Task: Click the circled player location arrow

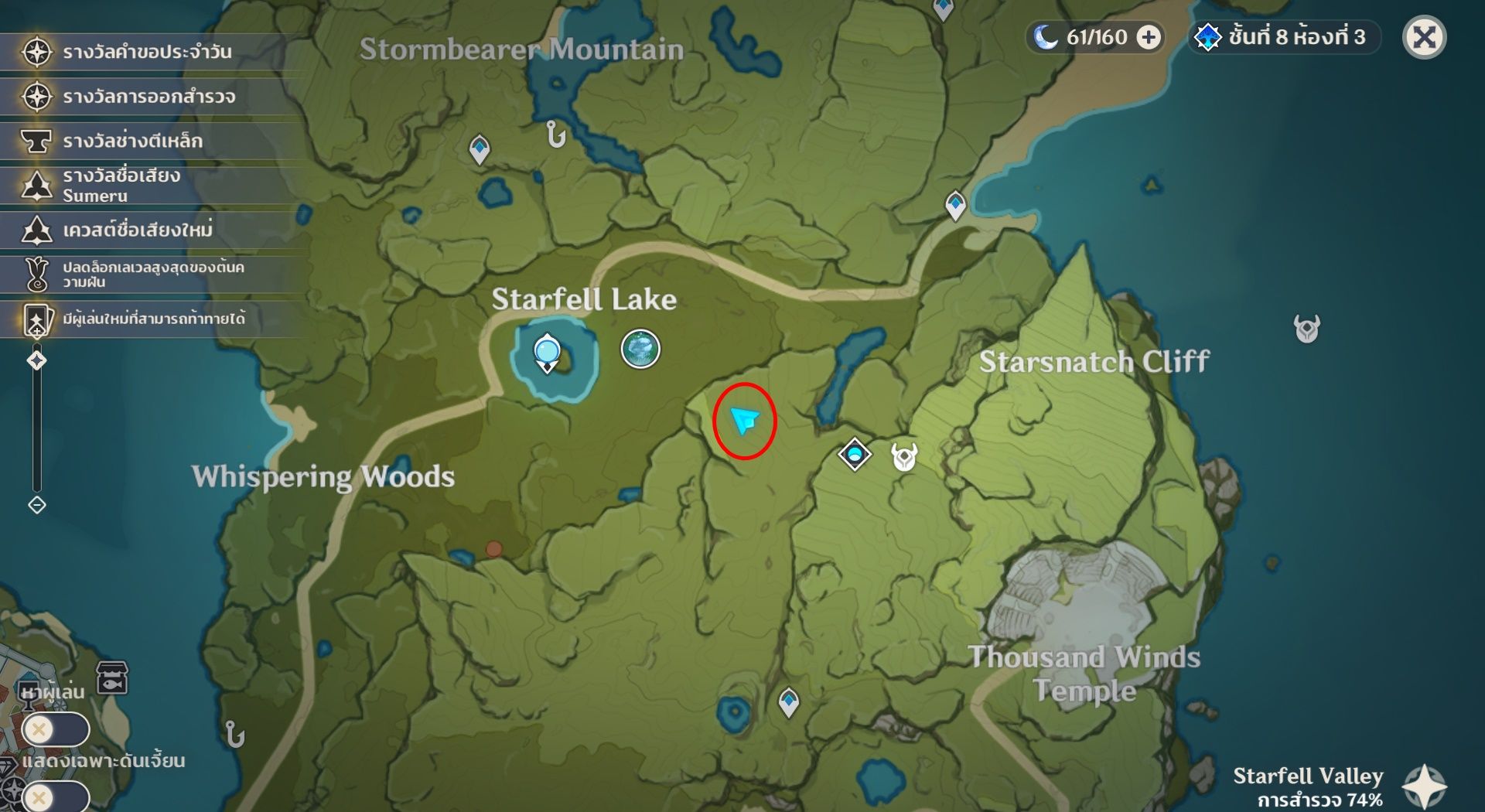Action: point(745,421)
